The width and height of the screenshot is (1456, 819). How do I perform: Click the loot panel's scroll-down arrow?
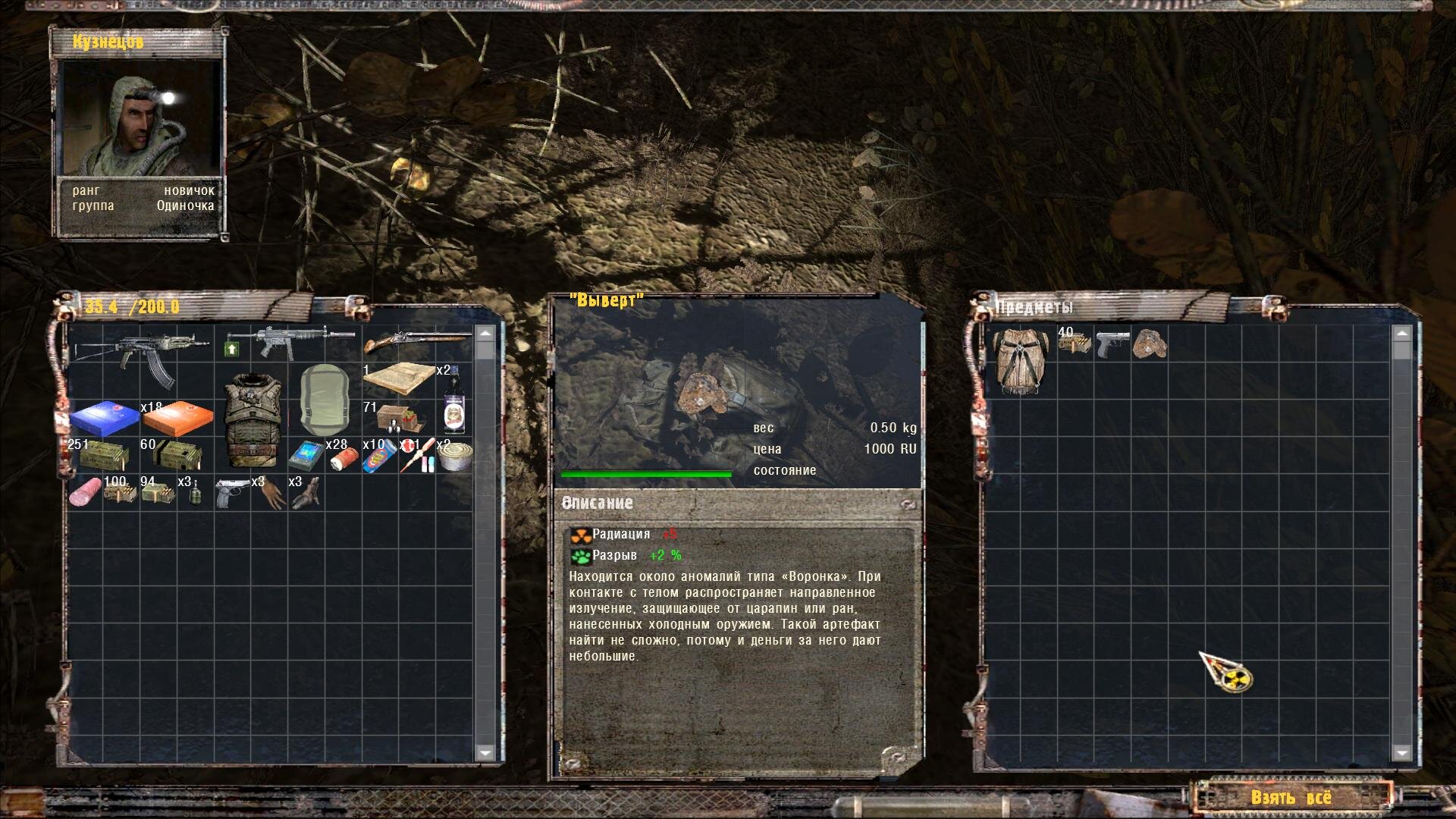pos(1401,752)
